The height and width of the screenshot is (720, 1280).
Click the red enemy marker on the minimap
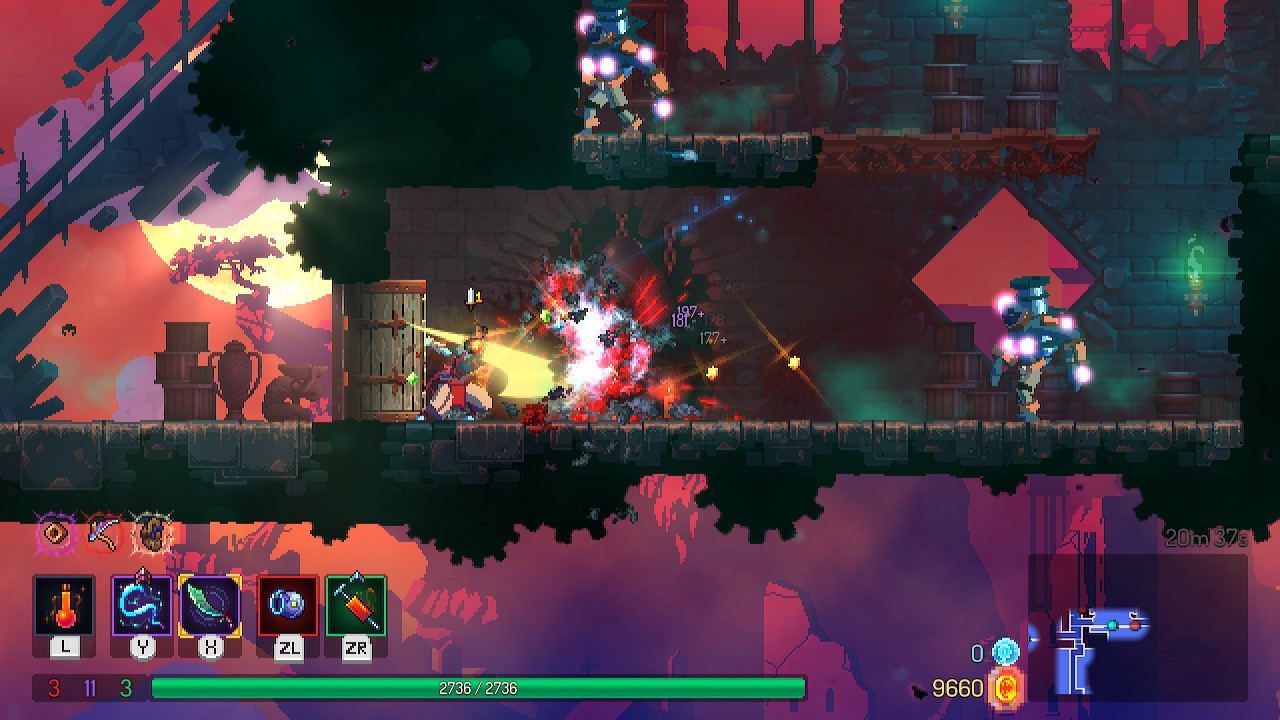coord(1134,625)
